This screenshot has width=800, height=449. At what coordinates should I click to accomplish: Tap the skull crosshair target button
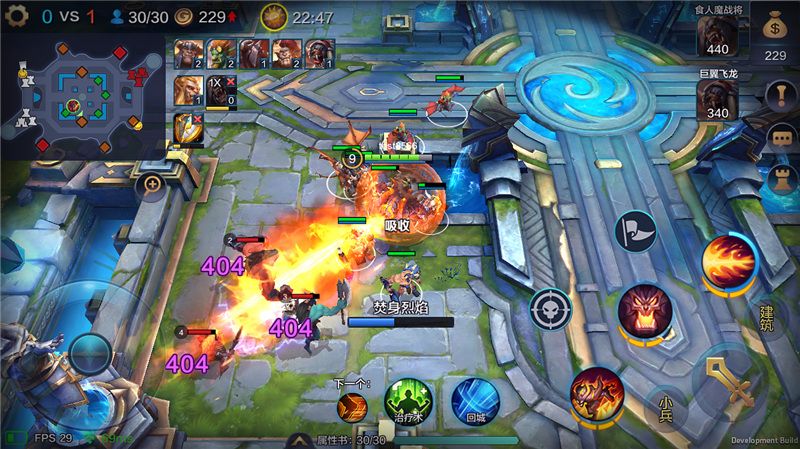(x=551, y=310)
